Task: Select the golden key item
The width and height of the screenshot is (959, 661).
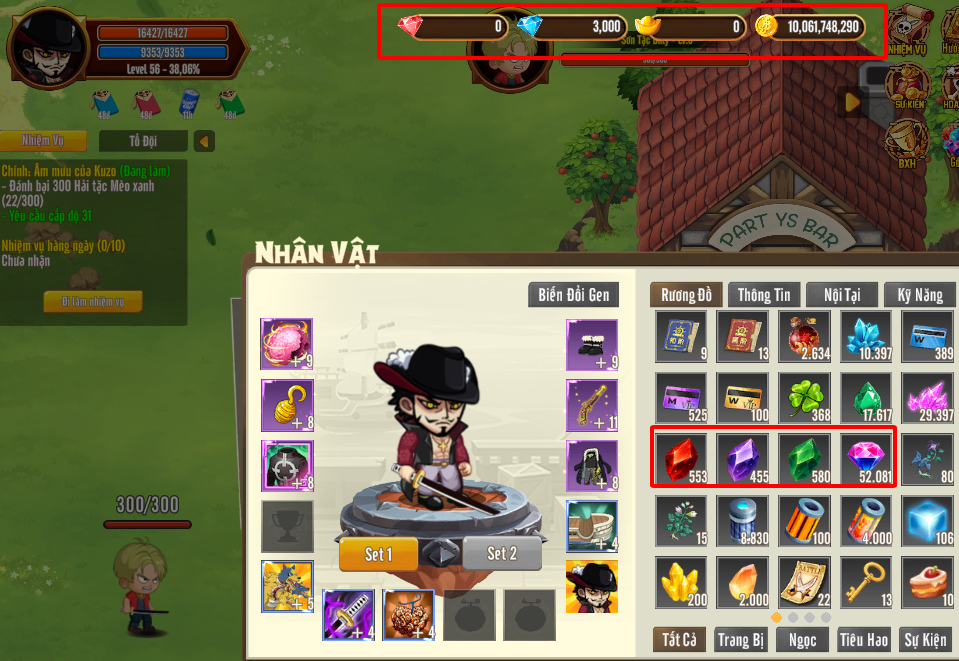Action: [x=866, y=583]
